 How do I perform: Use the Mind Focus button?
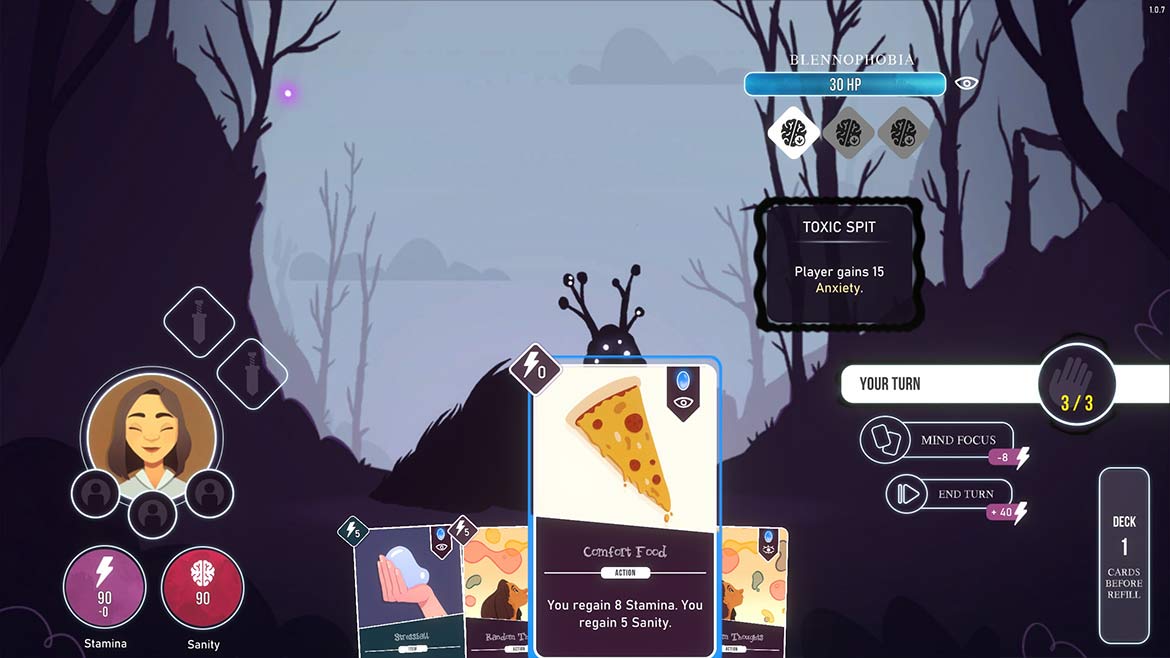click(x=937, y=440)
